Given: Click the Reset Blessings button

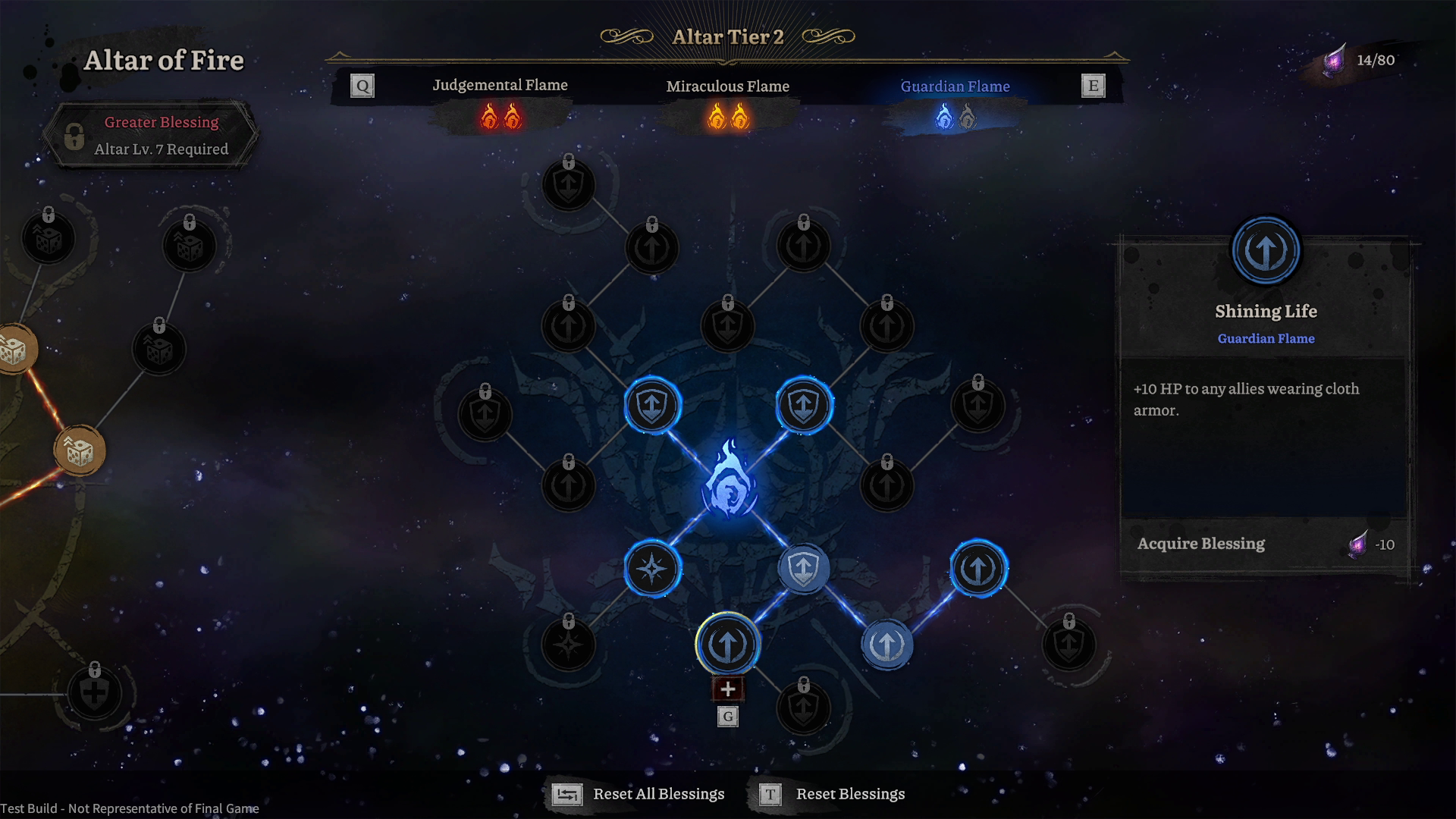Looking at the screenshot, I should [x=849, y=794].
